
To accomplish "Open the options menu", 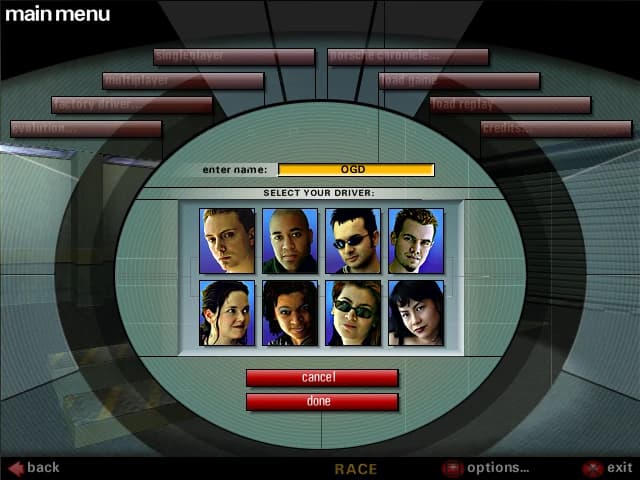I will tap(486, 467).
